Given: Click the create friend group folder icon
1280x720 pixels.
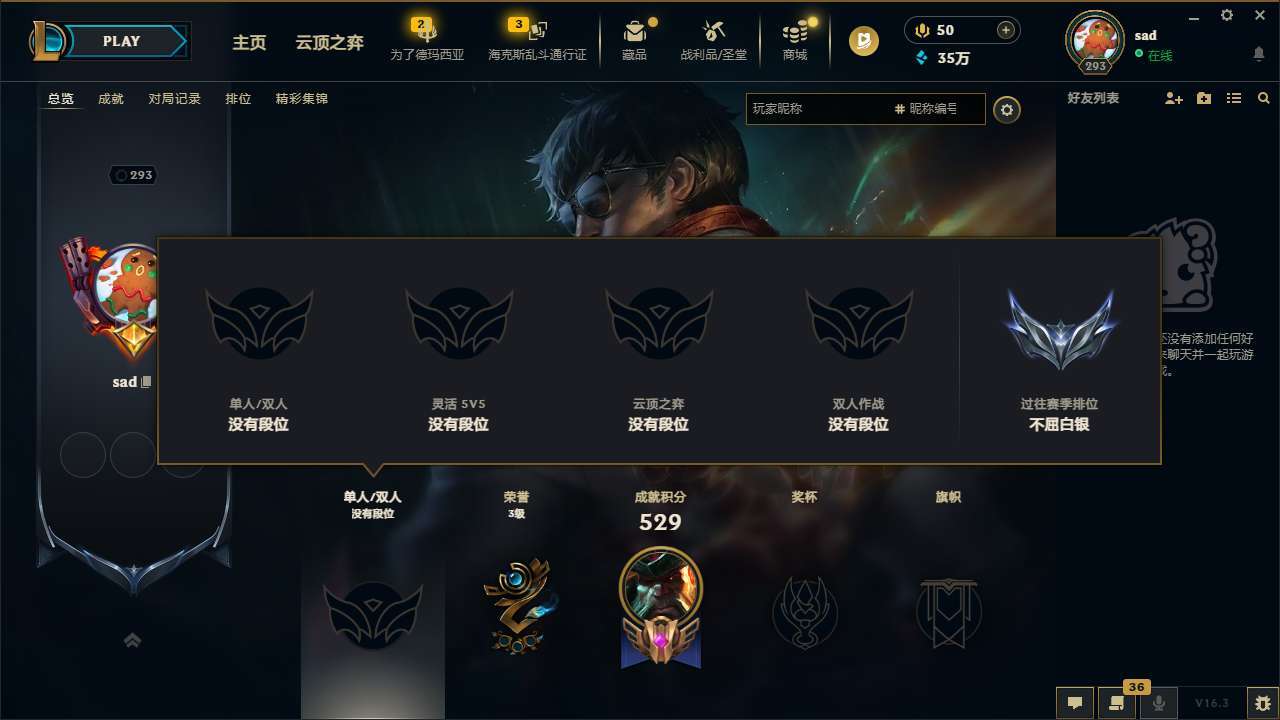Looking at the screenshot, I should pos(1201,98).
